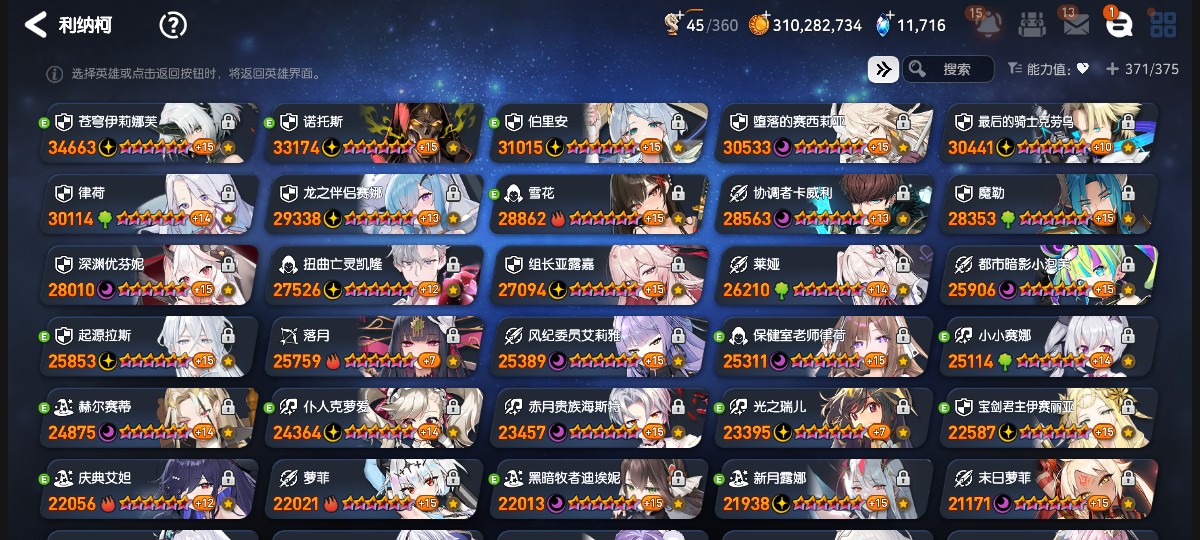The image size is (1200, 540).
Task: Select hero 落月 from the list
Action: point(374,348)
